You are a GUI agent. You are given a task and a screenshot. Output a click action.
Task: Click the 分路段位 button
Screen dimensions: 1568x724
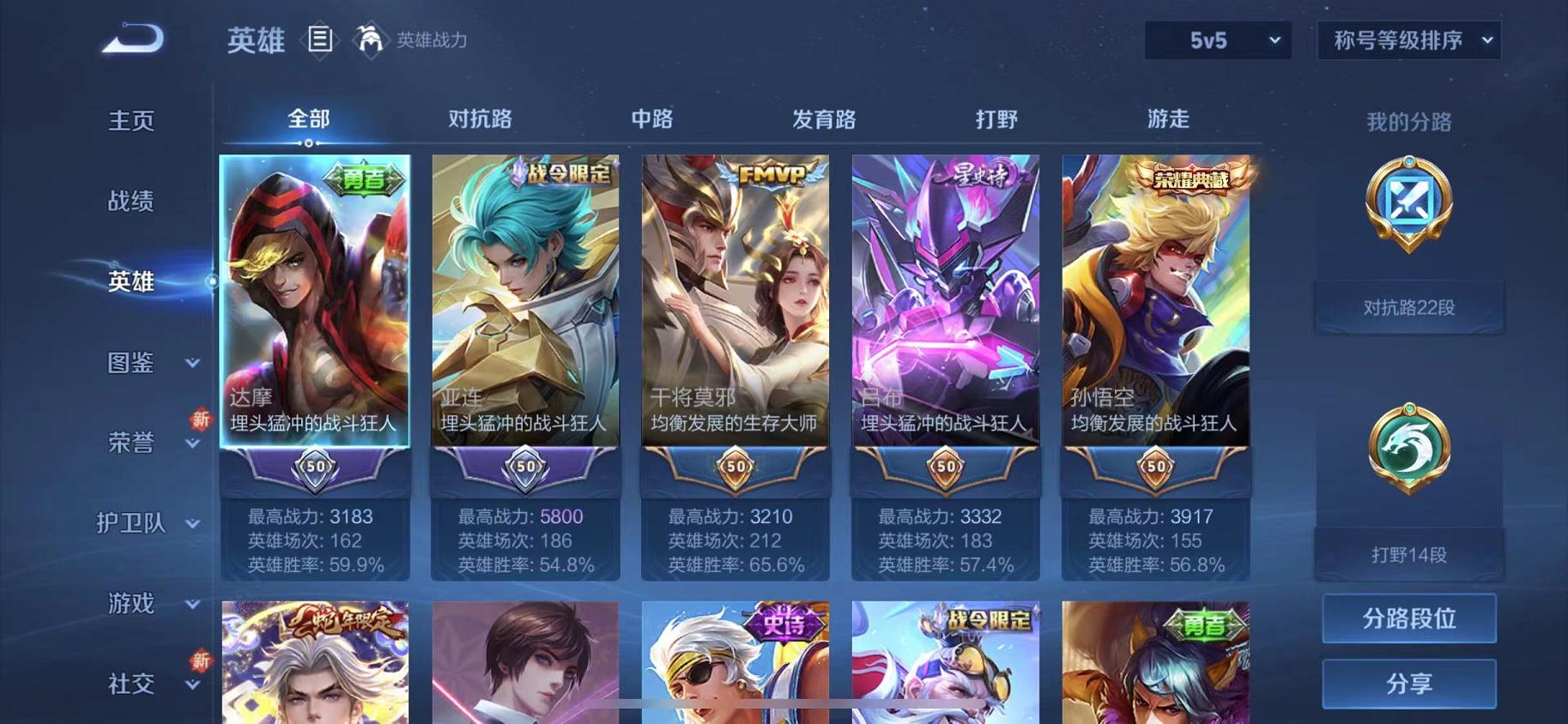coord(1408,618)
